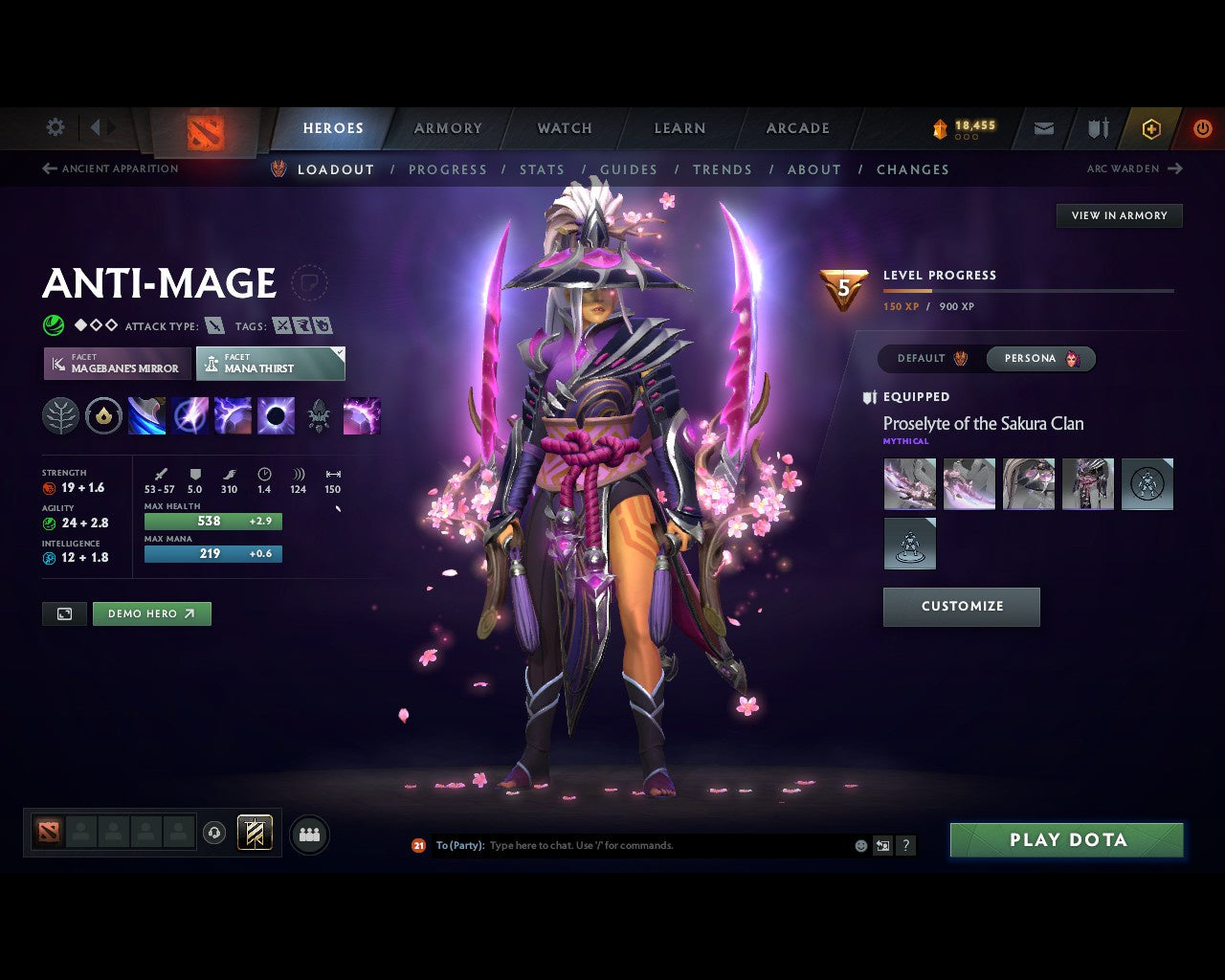Click the Counterspell ability icon
Viewport: 1225px width, 980px height.
click(234, 415)
